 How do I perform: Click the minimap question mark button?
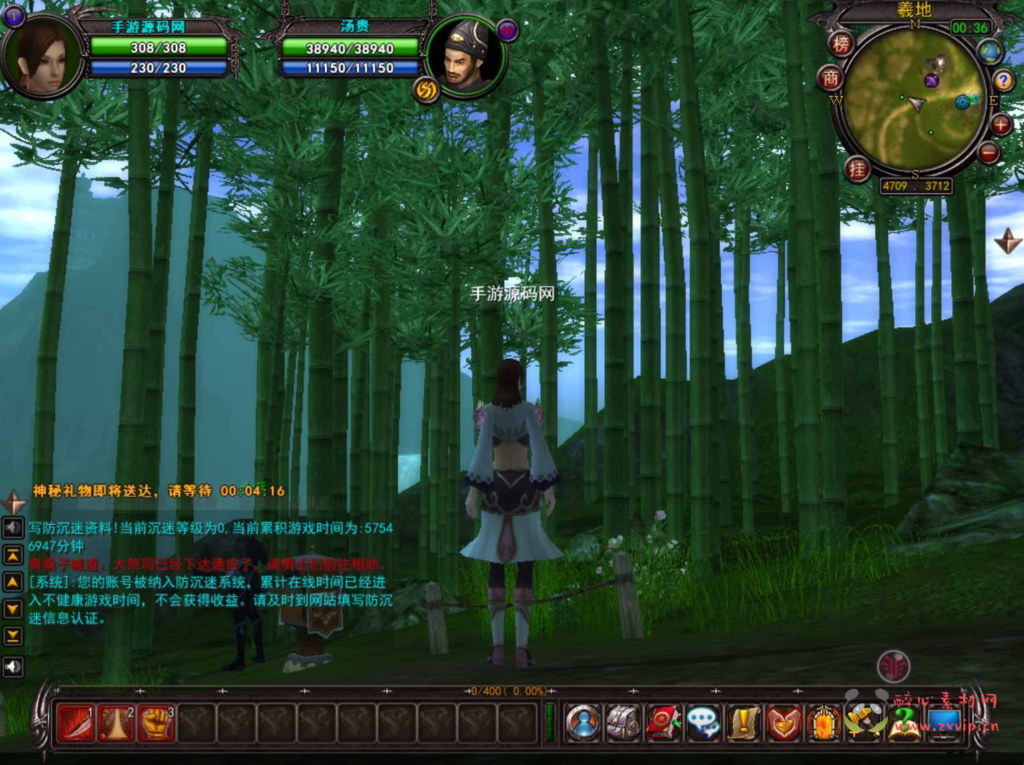(1003, 81)
